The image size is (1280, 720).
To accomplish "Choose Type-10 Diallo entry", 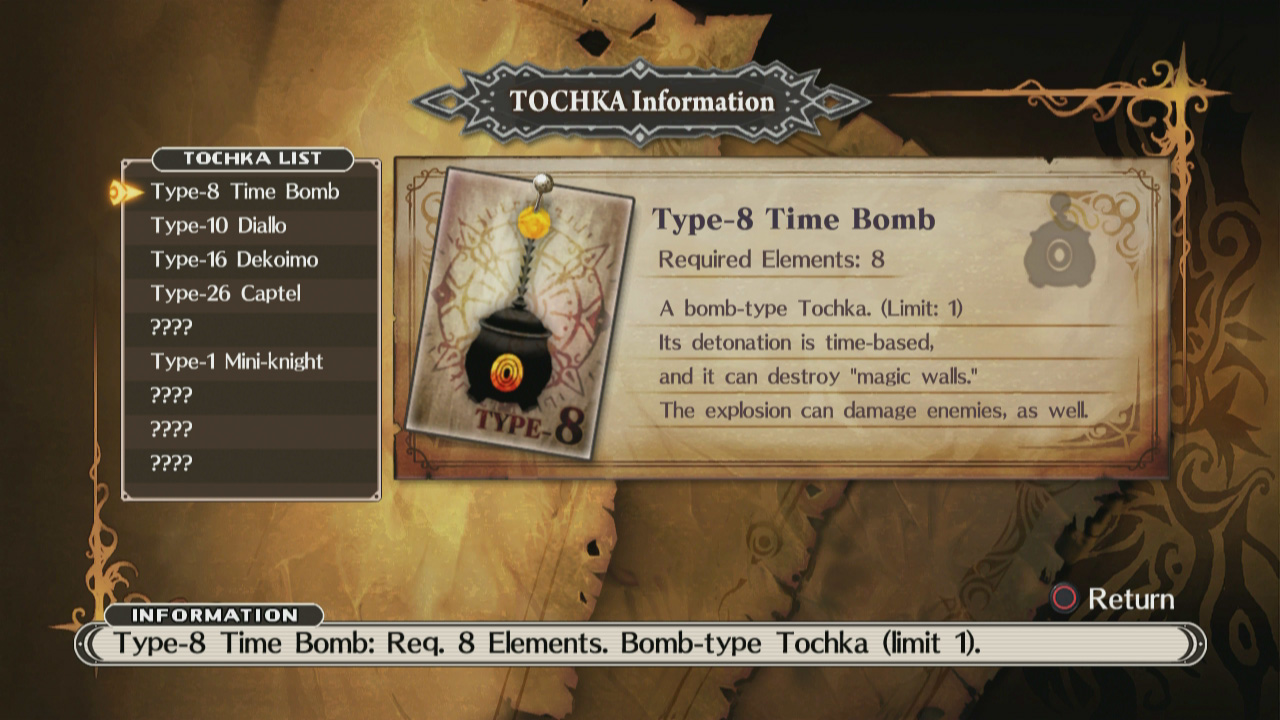I will click(x=218, y=226).
